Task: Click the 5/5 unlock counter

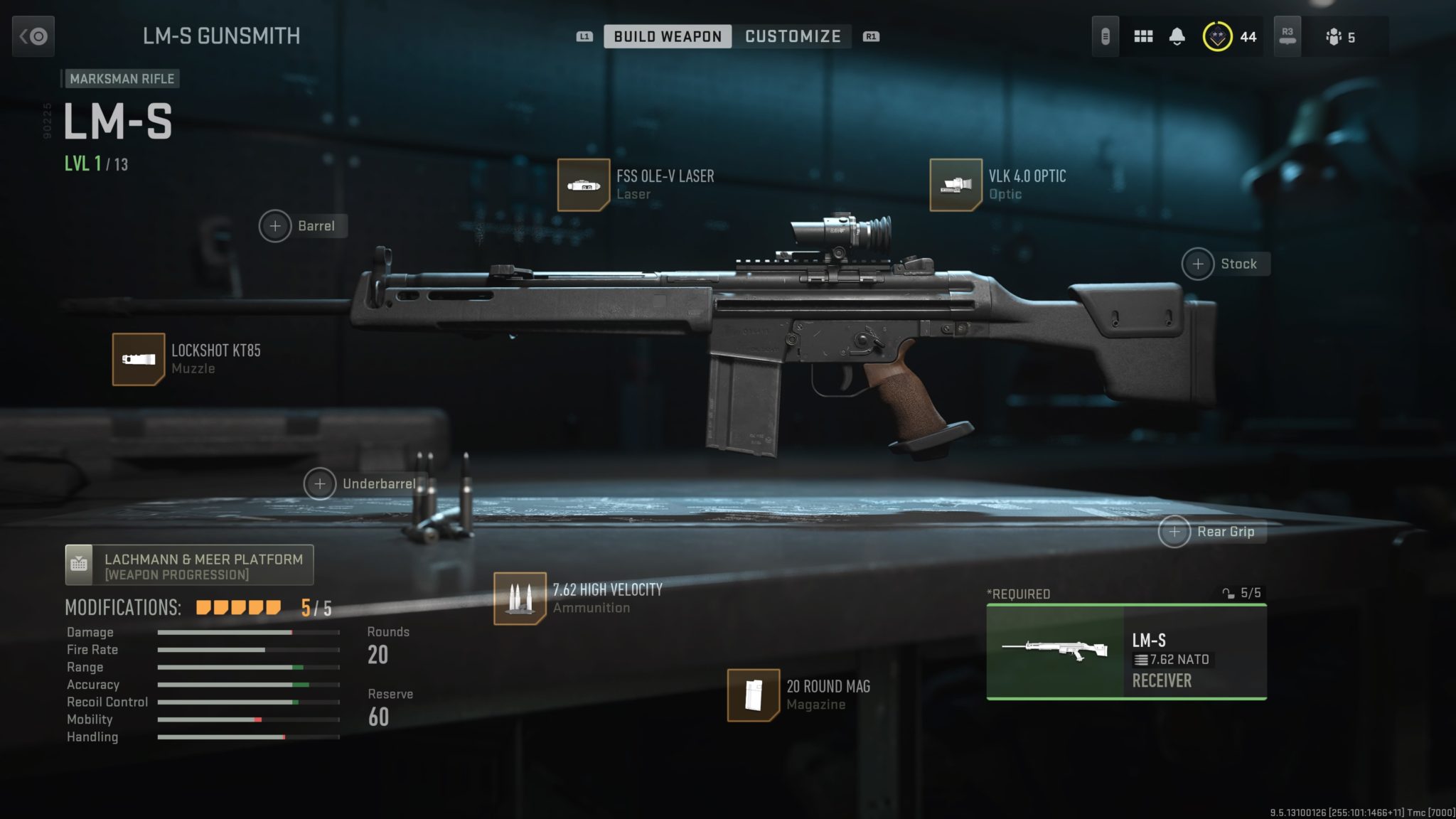Action: (x=1241, y=592)
